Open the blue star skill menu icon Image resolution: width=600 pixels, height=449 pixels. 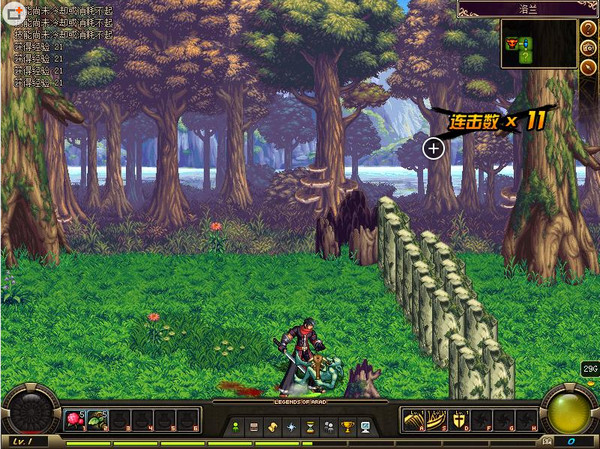pyautogui.click(x=291, y=427)
